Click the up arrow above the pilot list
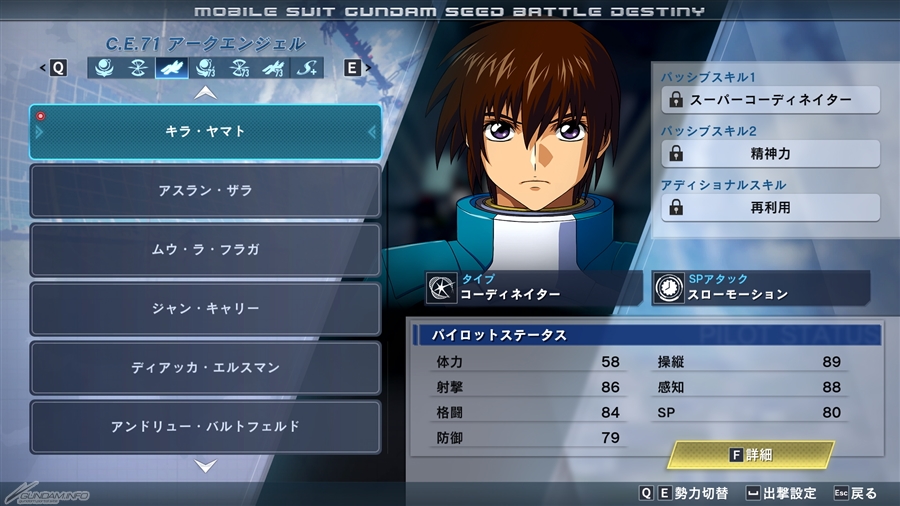Image resolution: width=900 pixels, height=506 pixels. [x=205, y=92]
